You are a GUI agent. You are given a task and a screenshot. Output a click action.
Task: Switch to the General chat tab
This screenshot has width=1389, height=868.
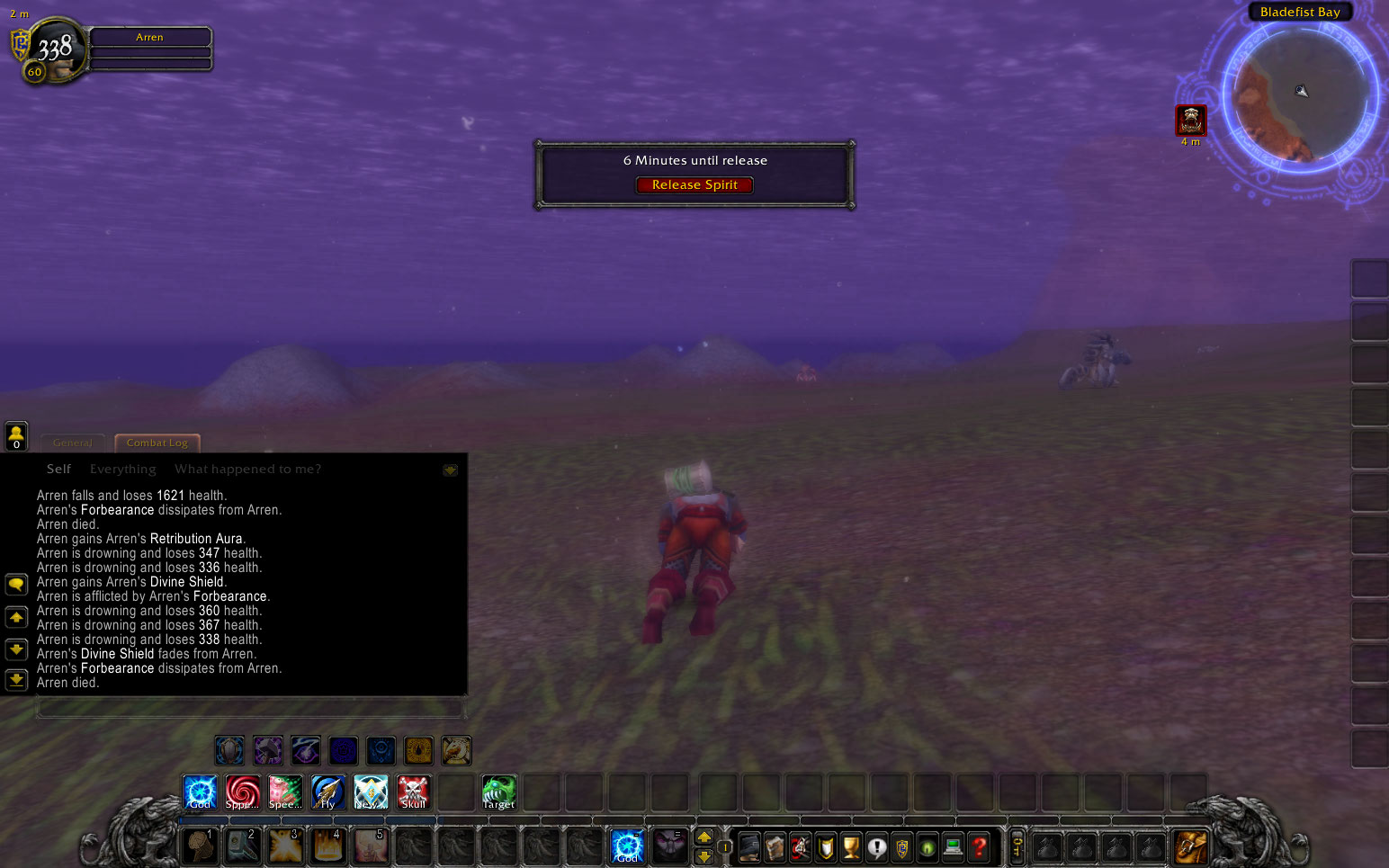point(73,443)
